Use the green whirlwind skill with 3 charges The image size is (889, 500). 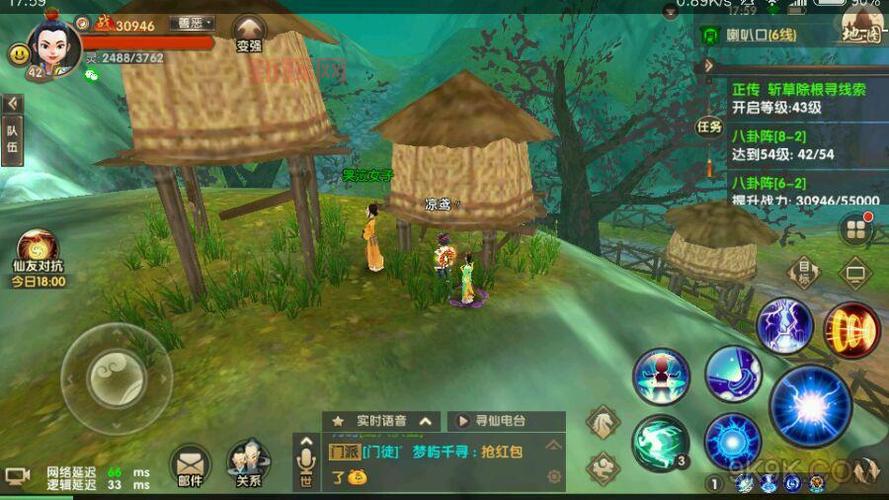coord(660,441)
